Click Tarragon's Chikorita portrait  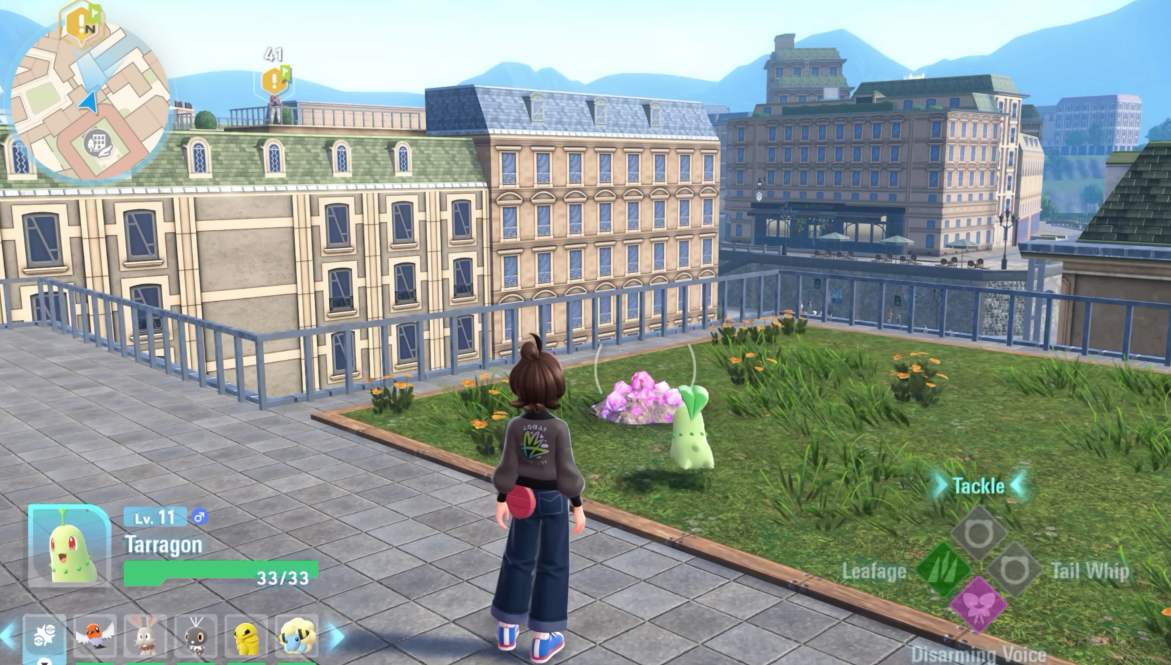[70, 546]
